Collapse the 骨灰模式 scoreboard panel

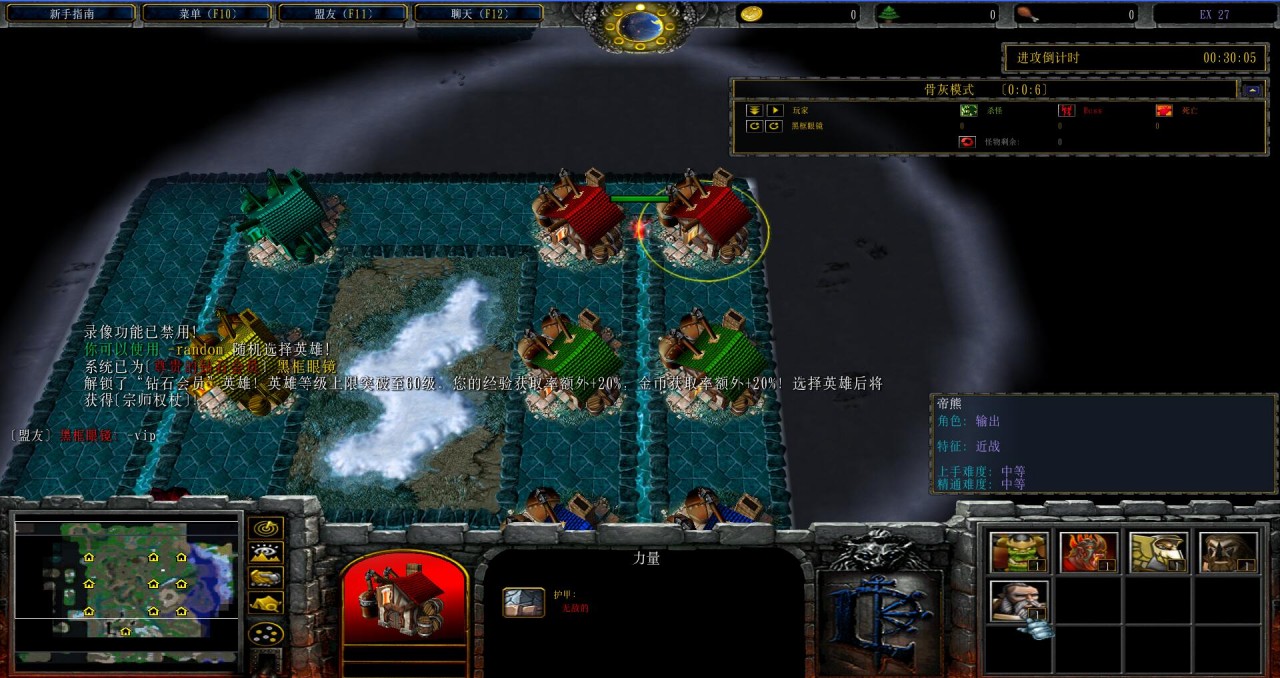click(1253, 89)
